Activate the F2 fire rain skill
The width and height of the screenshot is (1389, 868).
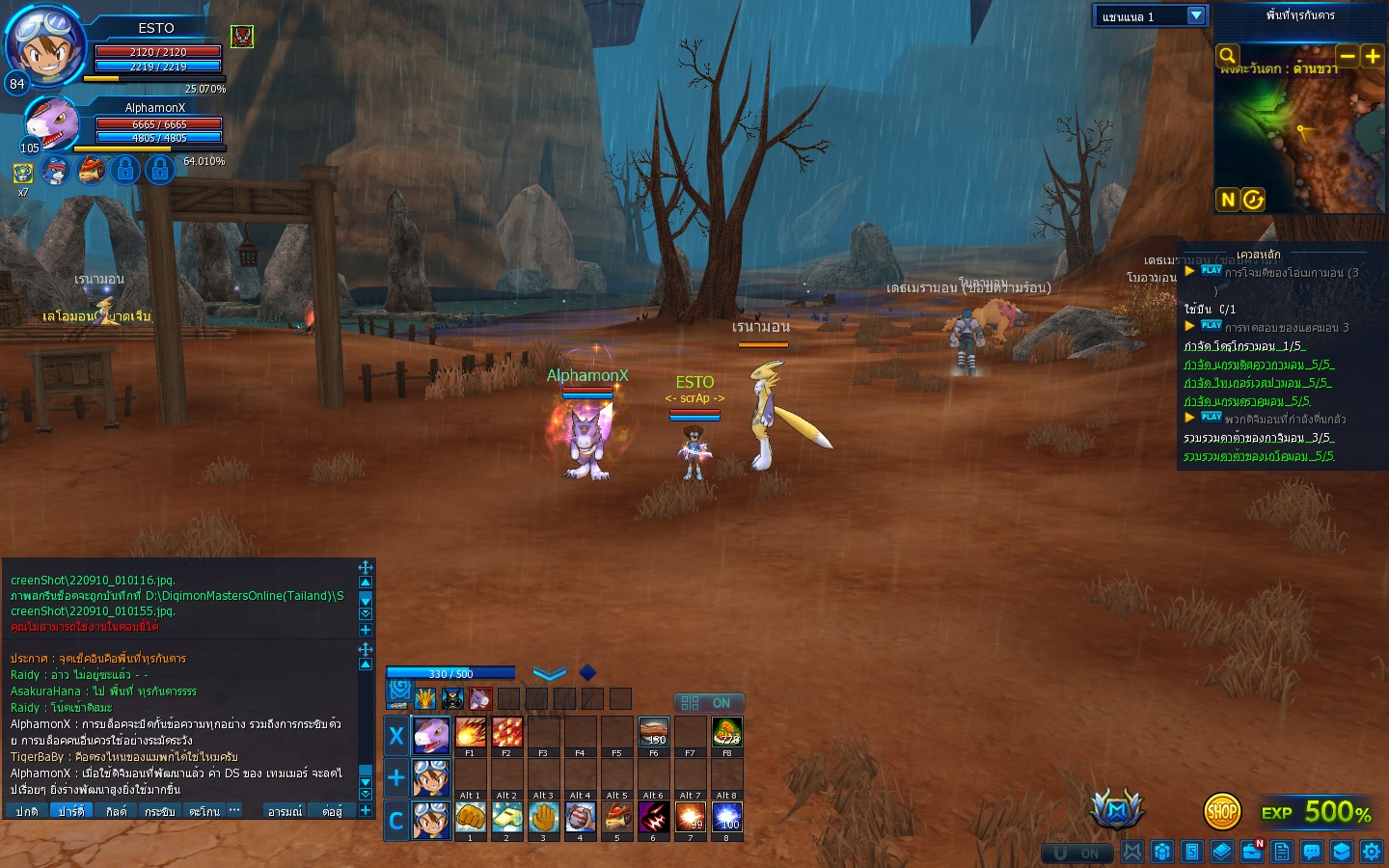[x=506, y=734]
